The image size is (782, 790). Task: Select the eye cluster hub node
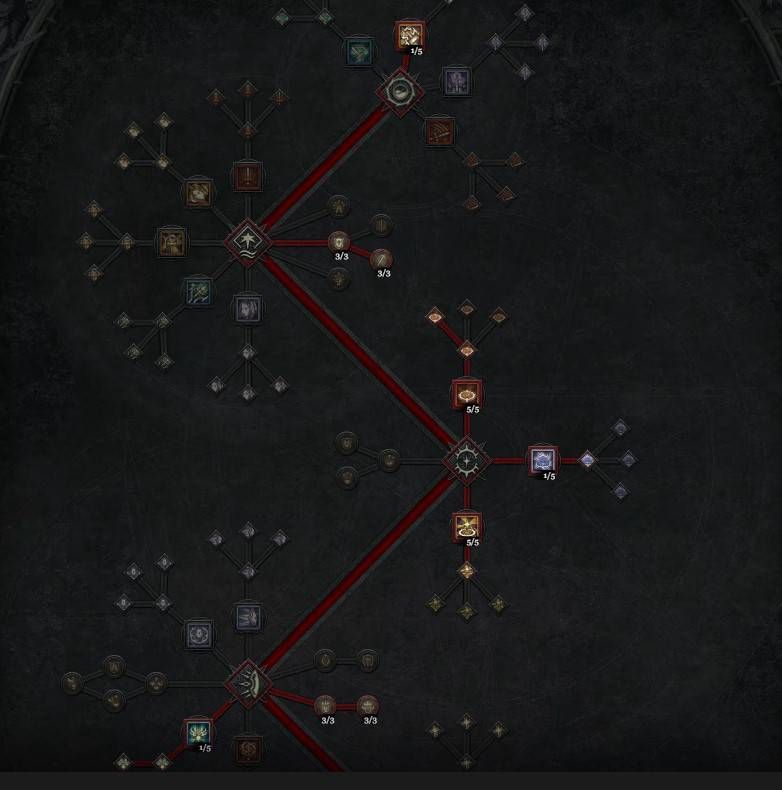click(400, 92)
